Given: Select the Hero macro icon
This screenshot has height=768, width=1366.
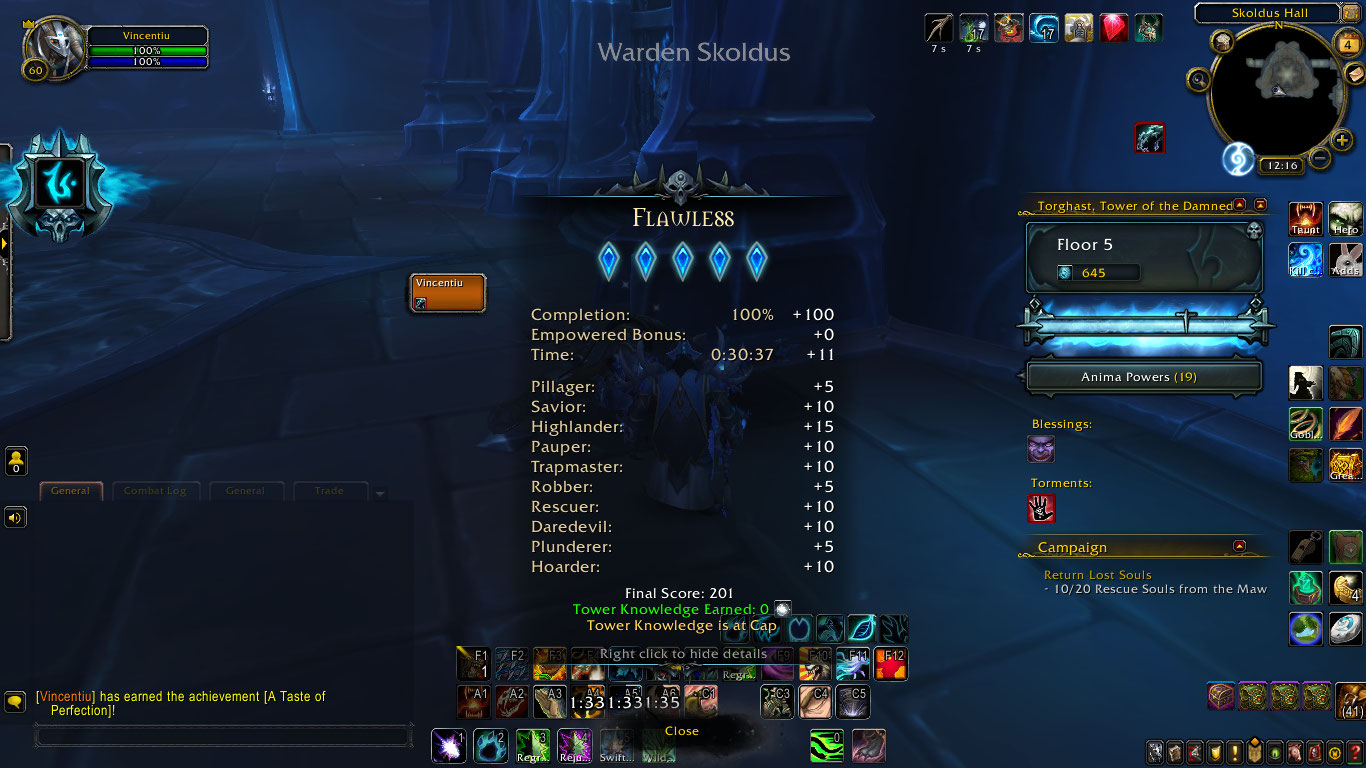Looking at the screenshot, I should click(1346, 219).
